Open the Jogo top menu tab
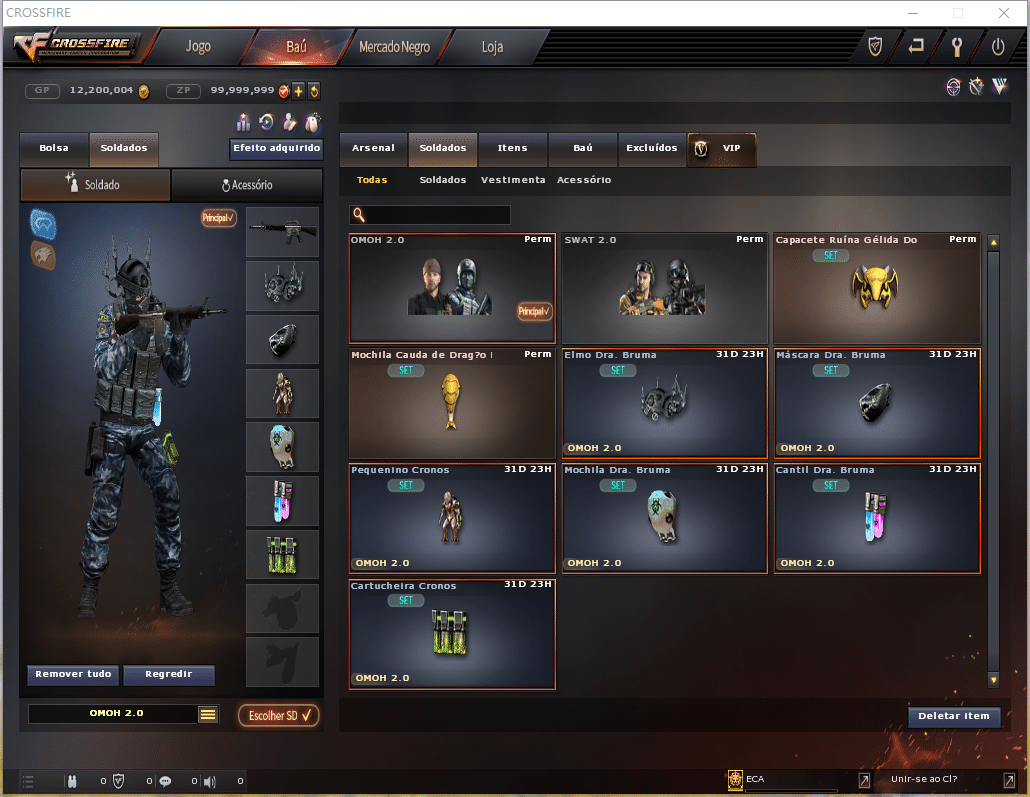Screen dimensions: 1030x797 coord(198,47)
